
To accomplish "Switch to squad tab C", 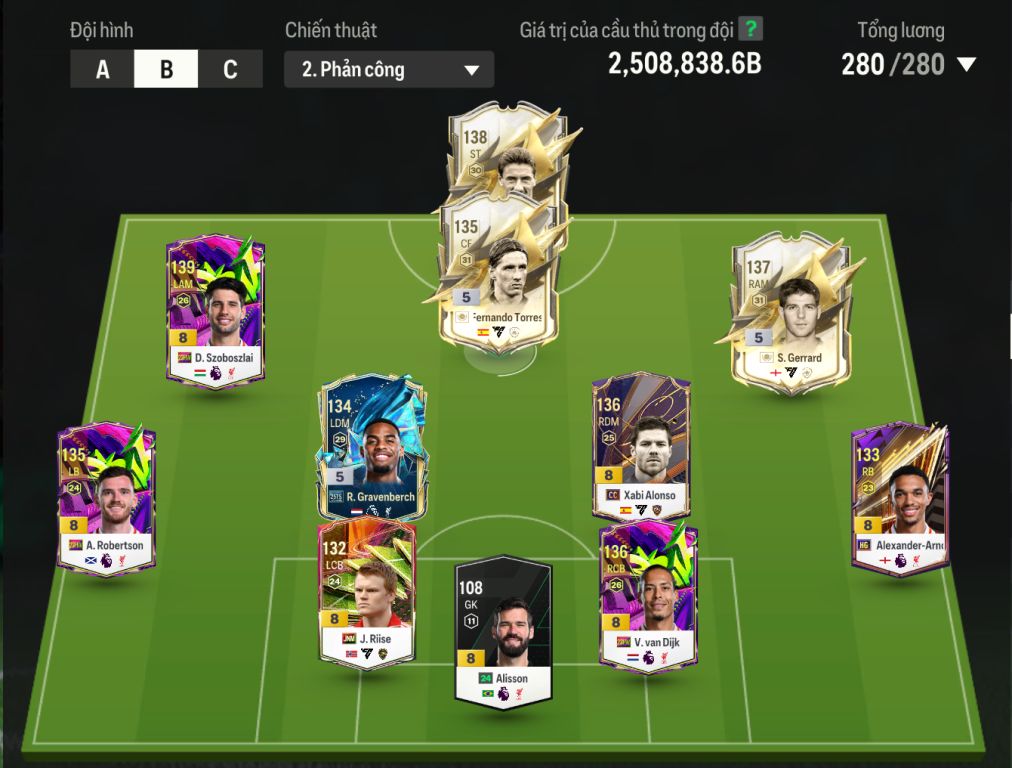I will click(230, 70).
